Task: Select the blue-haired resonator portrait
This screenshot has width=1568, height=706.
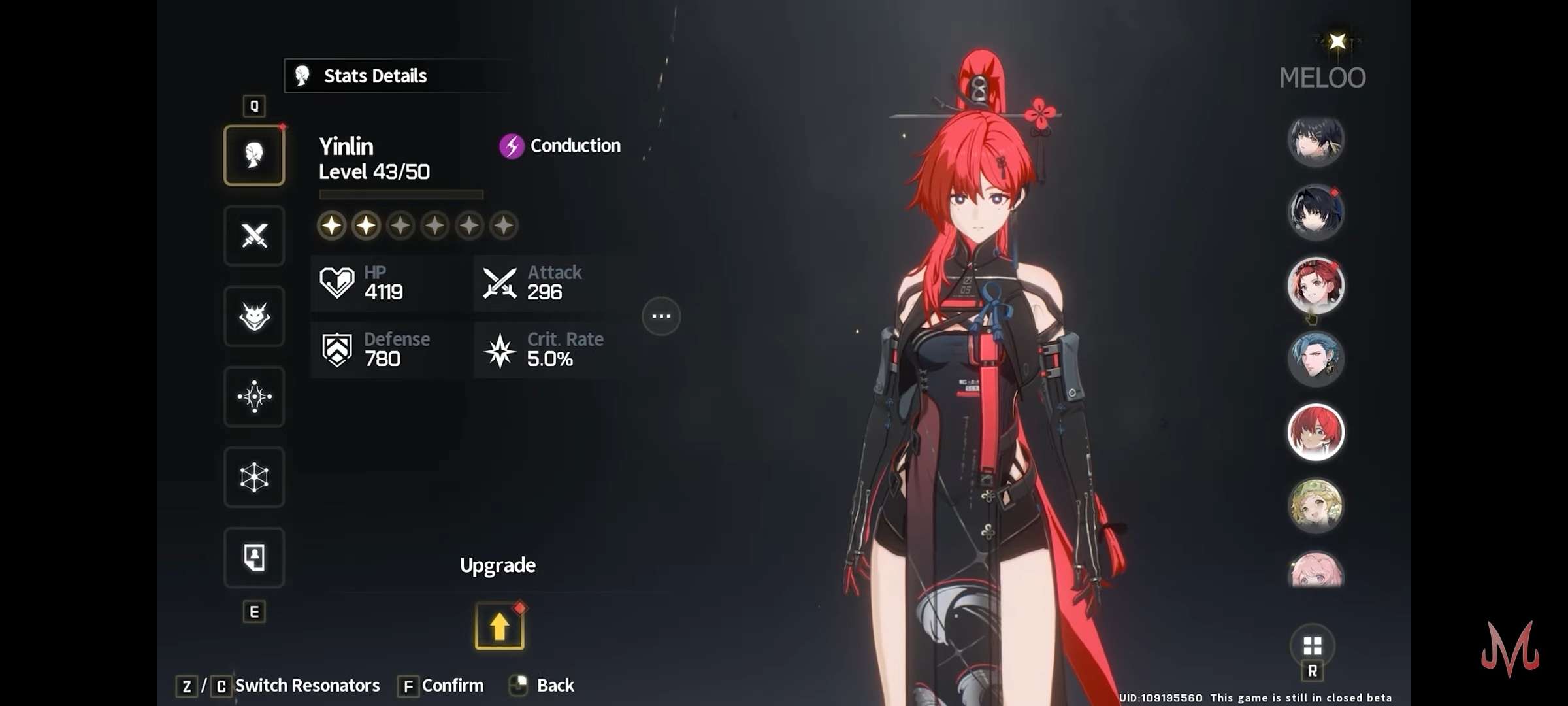Action: coord(1315,359)
